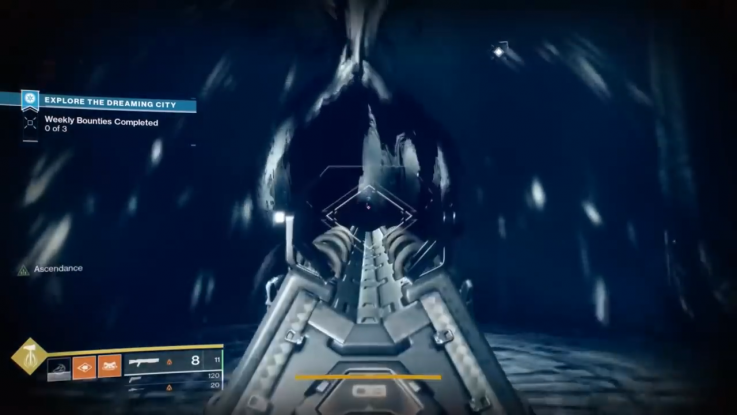
Task: Switch to the second weapon with 120 ammo
Action: (140, 378)
